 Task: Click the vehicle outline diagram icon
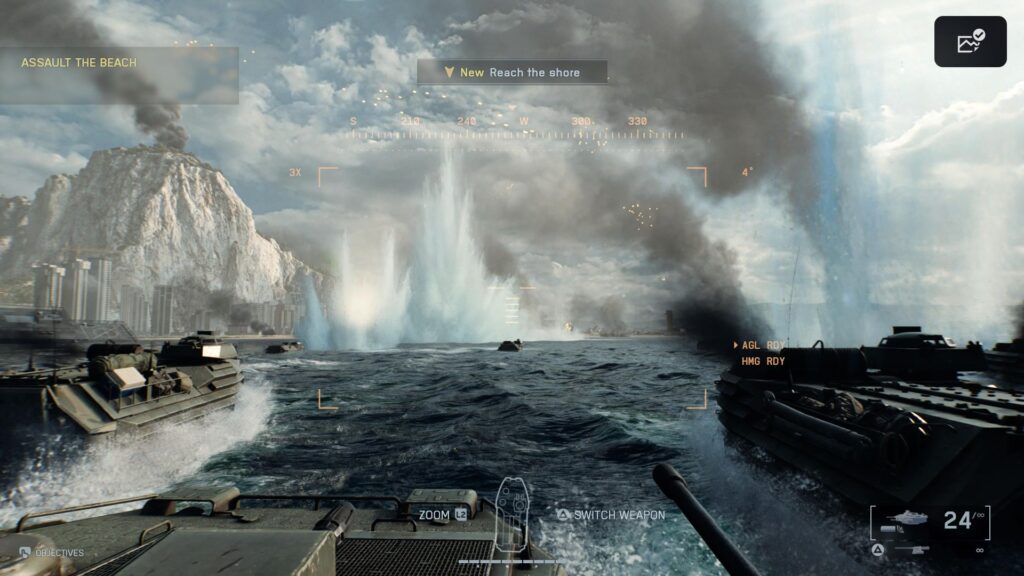click(512, 514)
